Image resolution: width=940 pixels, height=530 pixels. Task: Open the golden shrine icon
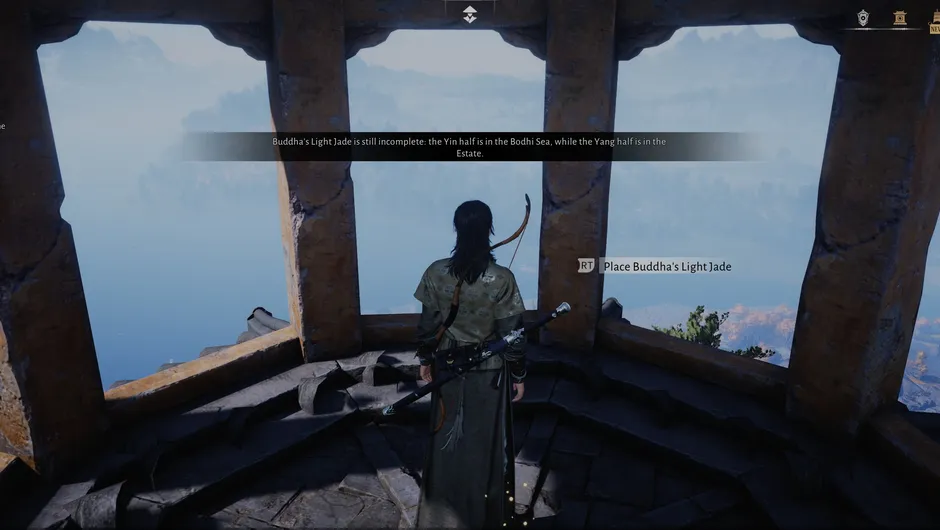coord(900,17)
